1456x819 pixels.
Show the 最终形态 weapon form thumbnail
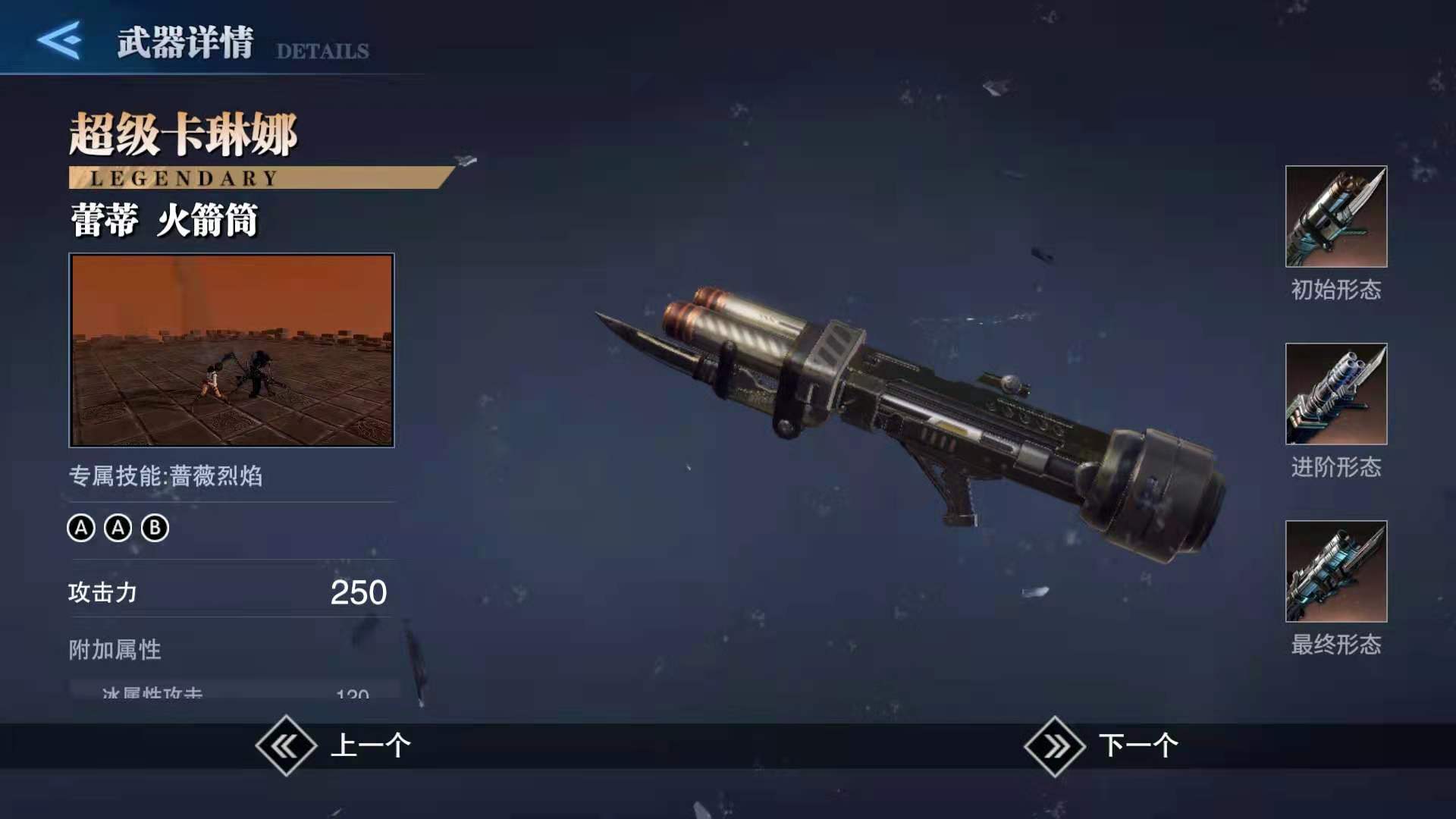click(1335, 572)
